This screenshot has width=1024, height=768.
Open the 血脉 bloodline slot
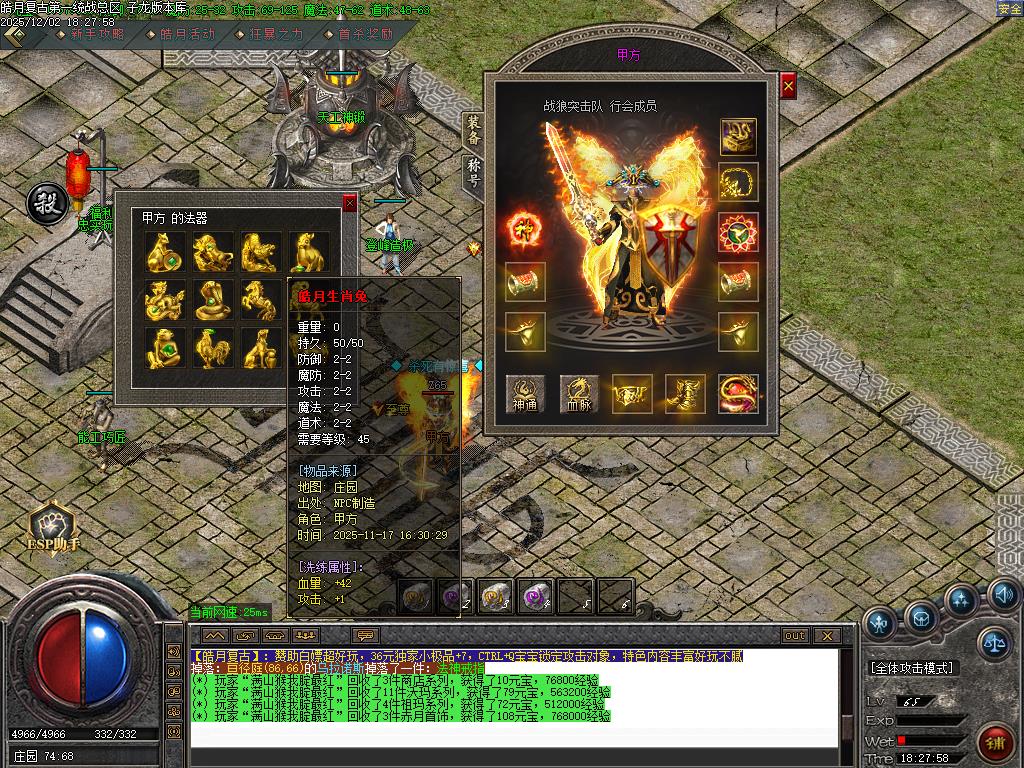pos(580,394)
